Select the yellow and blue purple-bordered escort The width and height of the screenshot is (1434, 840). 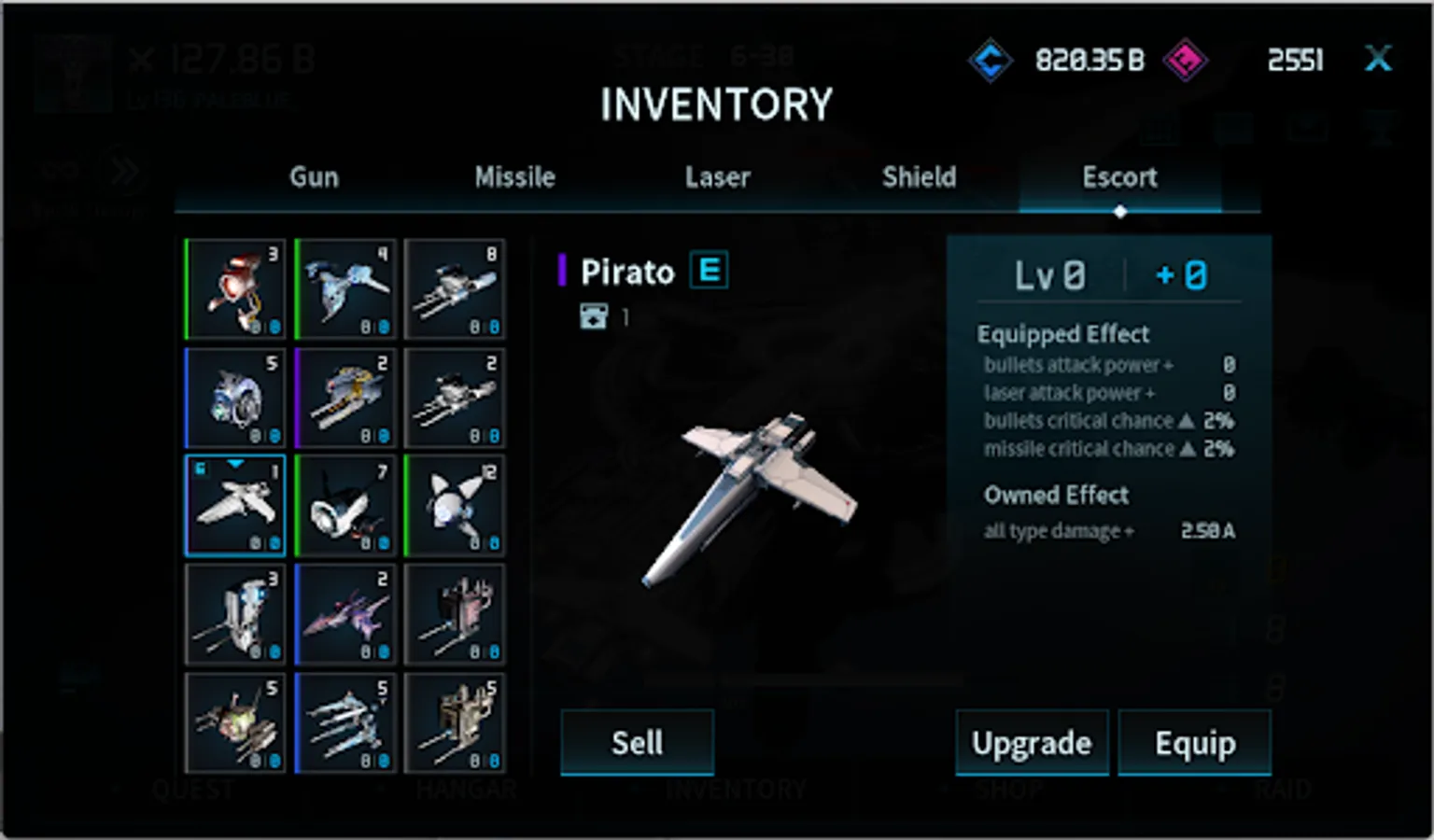coord(345,398)
